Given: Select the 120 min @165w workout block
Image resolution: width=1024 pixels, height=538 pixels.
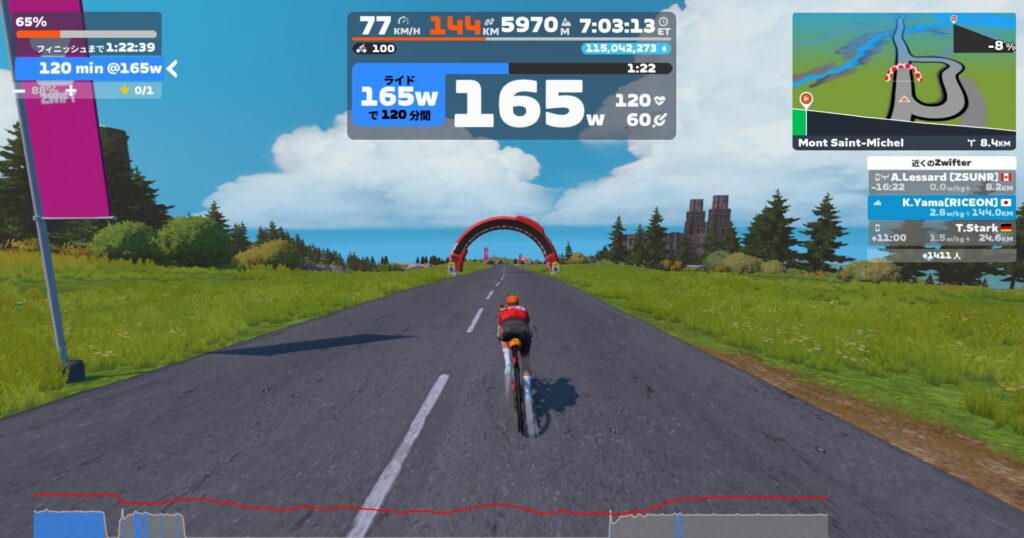Looking at the screenshot, I should click(x=88, y=68).
